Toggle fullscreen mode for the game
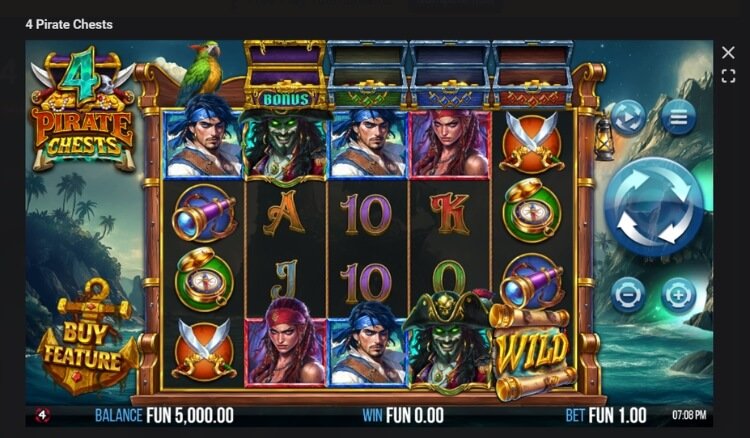The image size is (750, 438). [x=728, y=76]
